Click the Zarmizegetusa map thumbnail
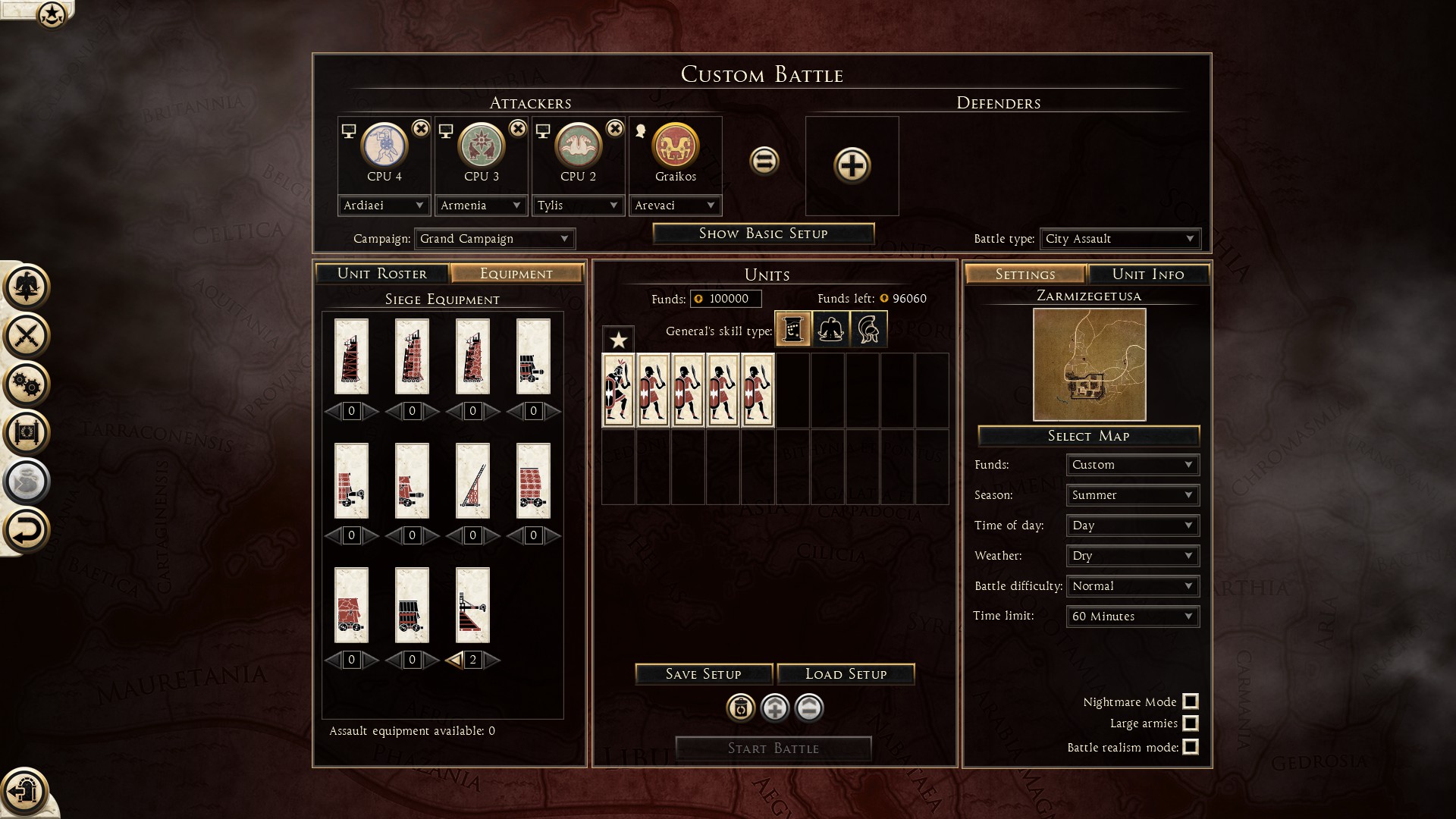The height and width of the screenshot is (819, 1456). point(1089,365)
